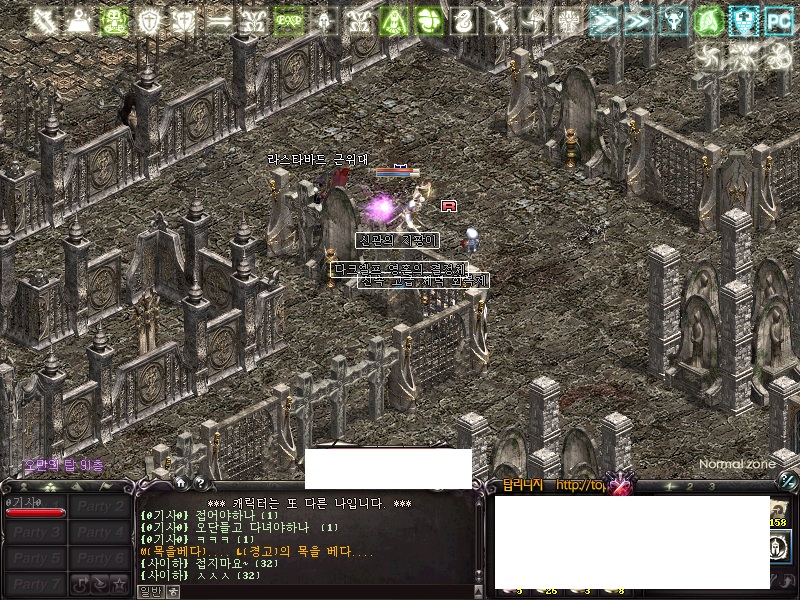Select the Party 4 slot
The height and width of the screenshot is (600, 800).
coord(100,533)
